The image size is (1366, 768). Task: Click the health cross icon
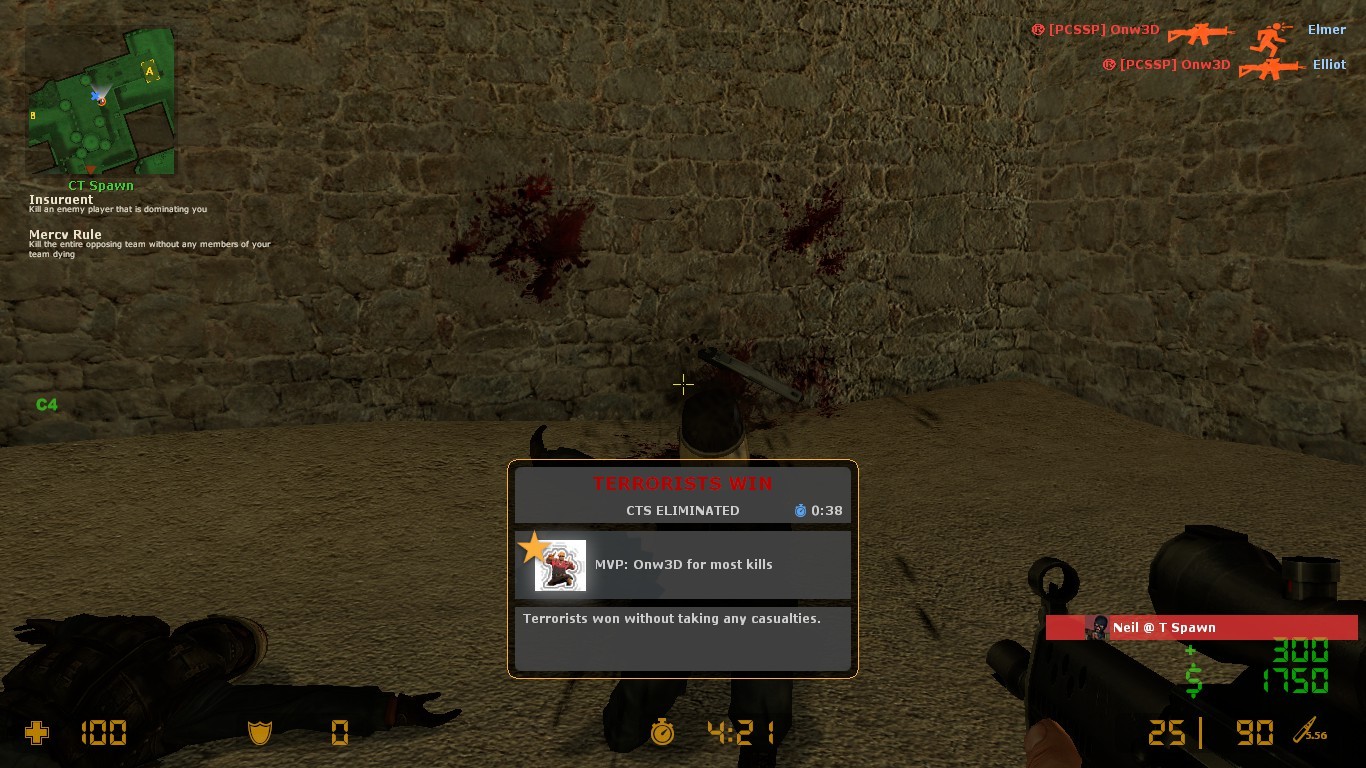36,734
